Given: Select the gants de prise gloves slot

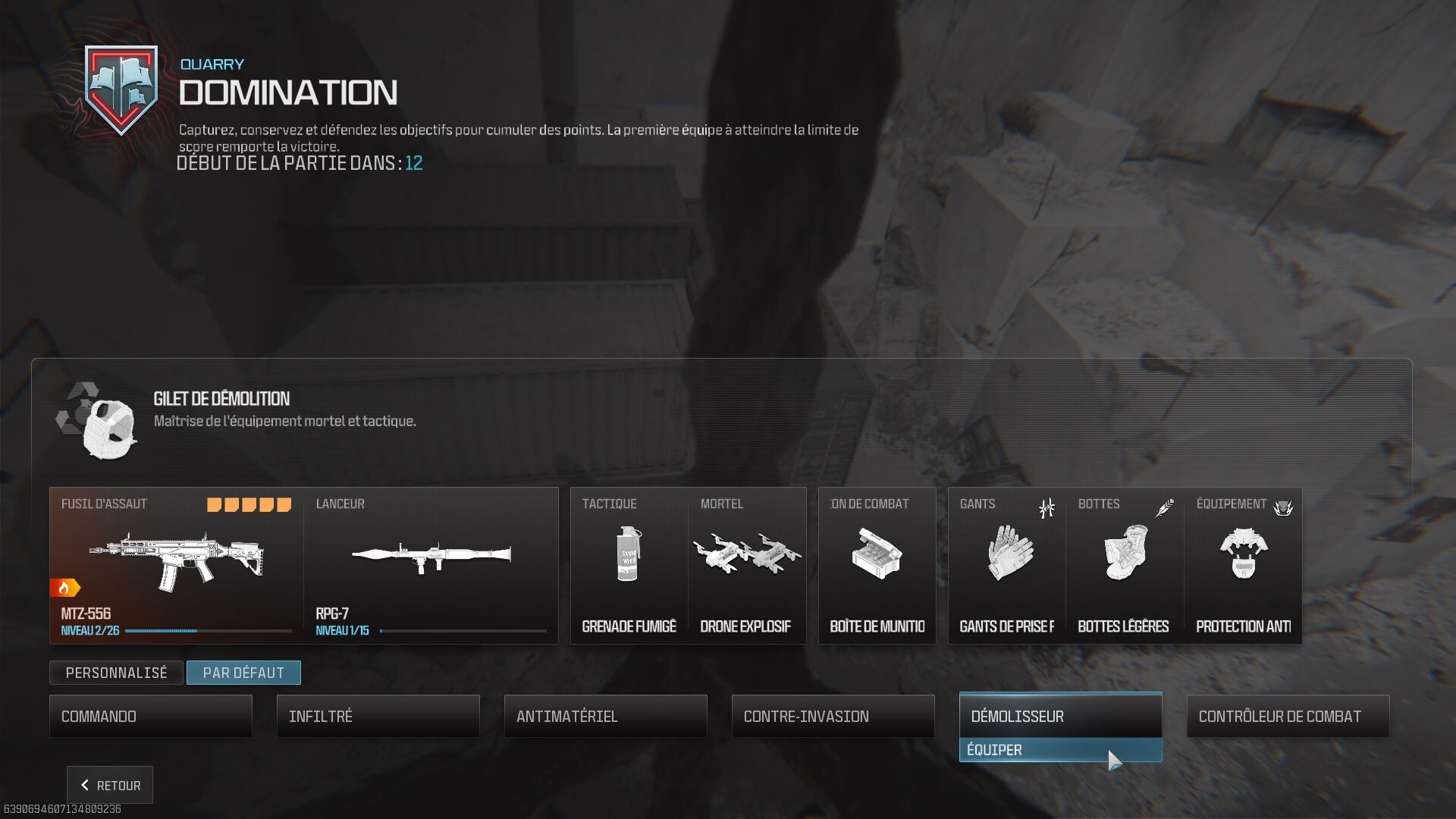Looking at the screenshot, I should 1005,561.
